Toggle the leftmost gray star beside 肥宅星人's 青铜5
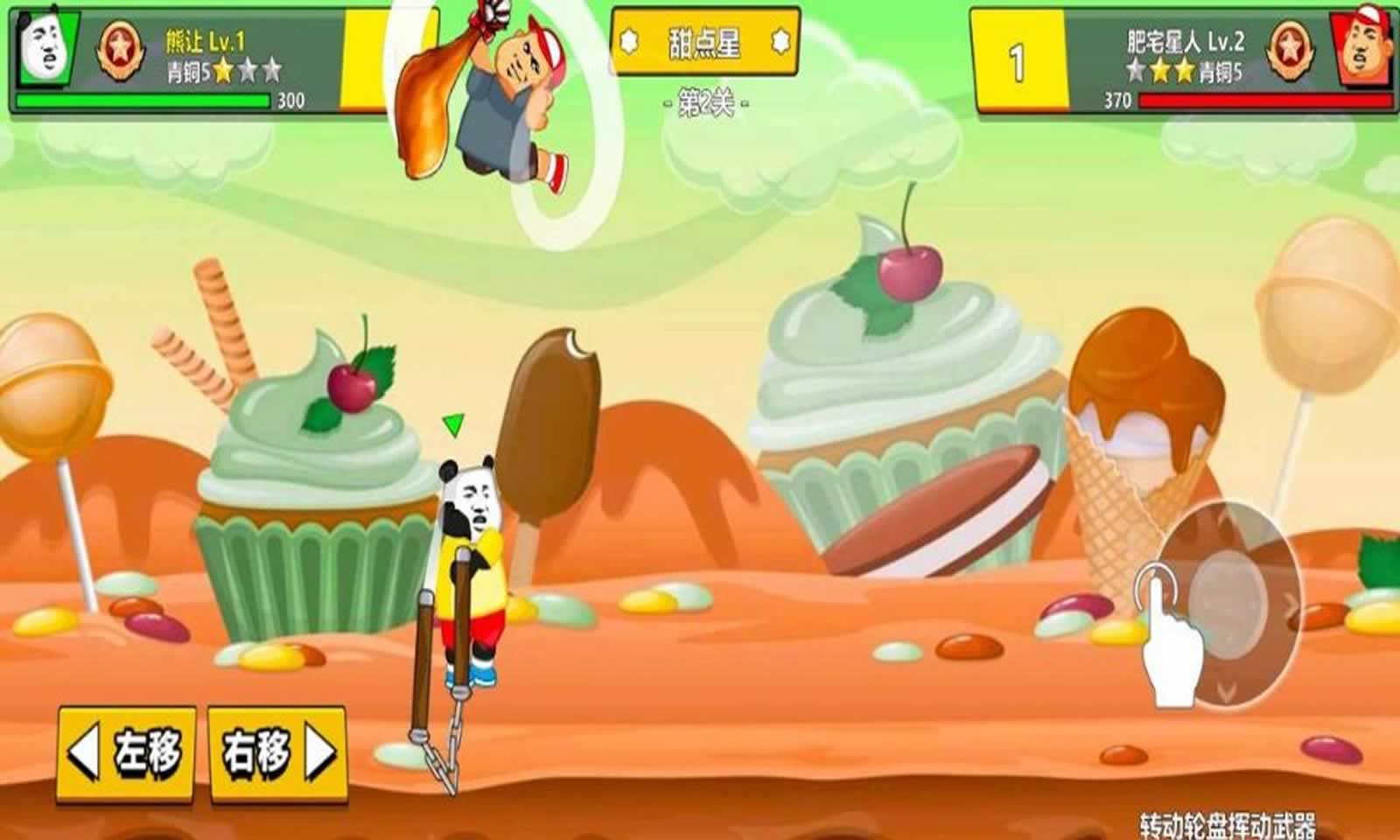 1135,68
